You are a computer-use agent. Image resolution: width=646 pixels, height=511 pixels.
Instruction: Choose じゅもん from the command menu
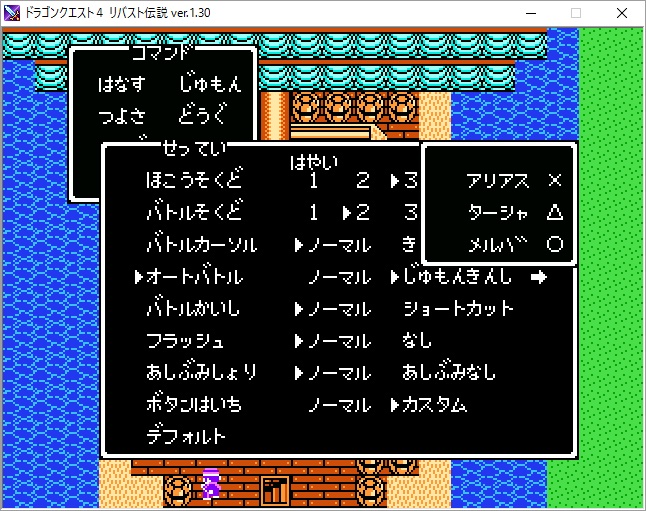211,84
